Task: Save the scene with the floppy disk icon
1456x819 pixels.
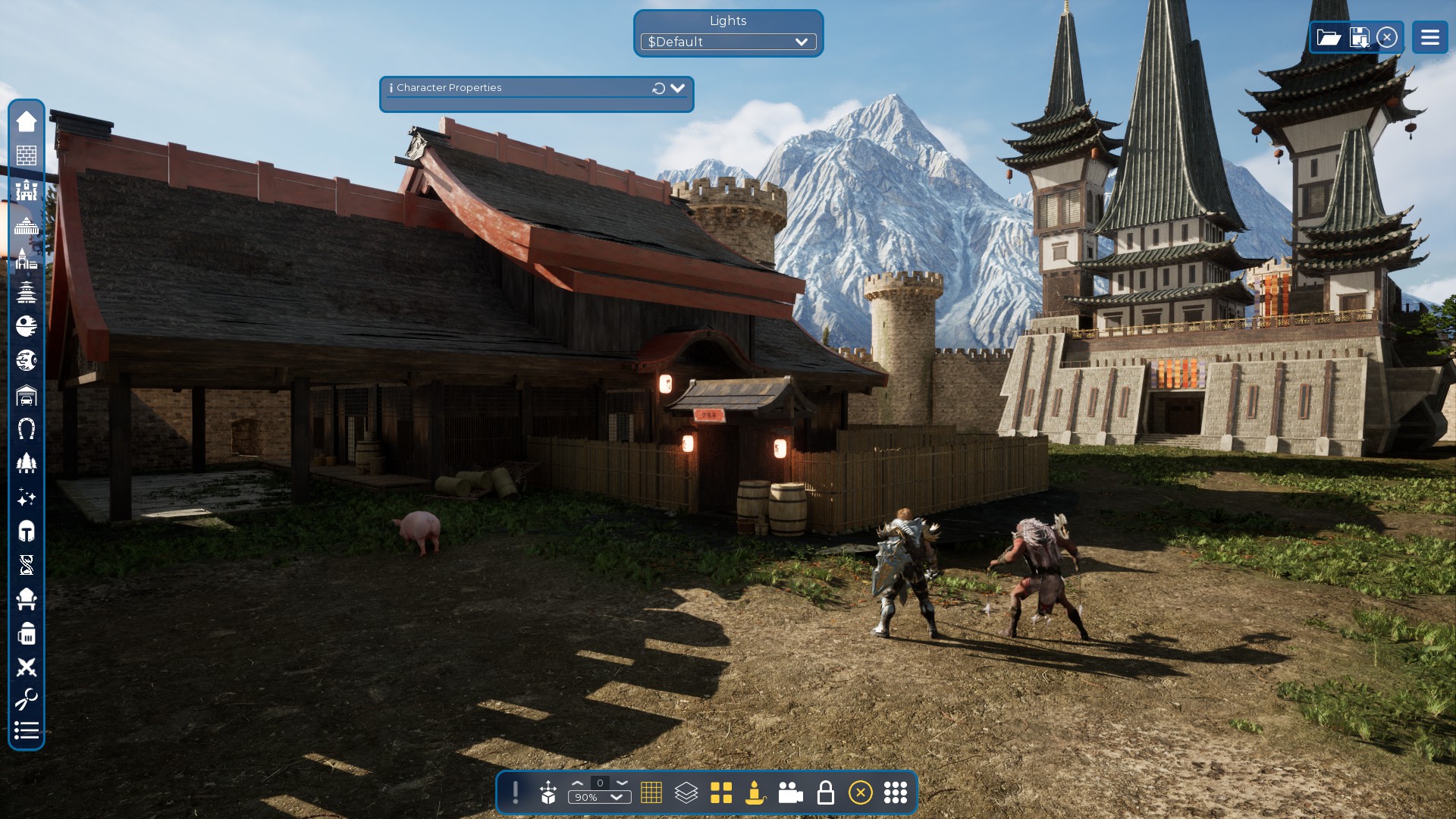Action: point(1360,37)
